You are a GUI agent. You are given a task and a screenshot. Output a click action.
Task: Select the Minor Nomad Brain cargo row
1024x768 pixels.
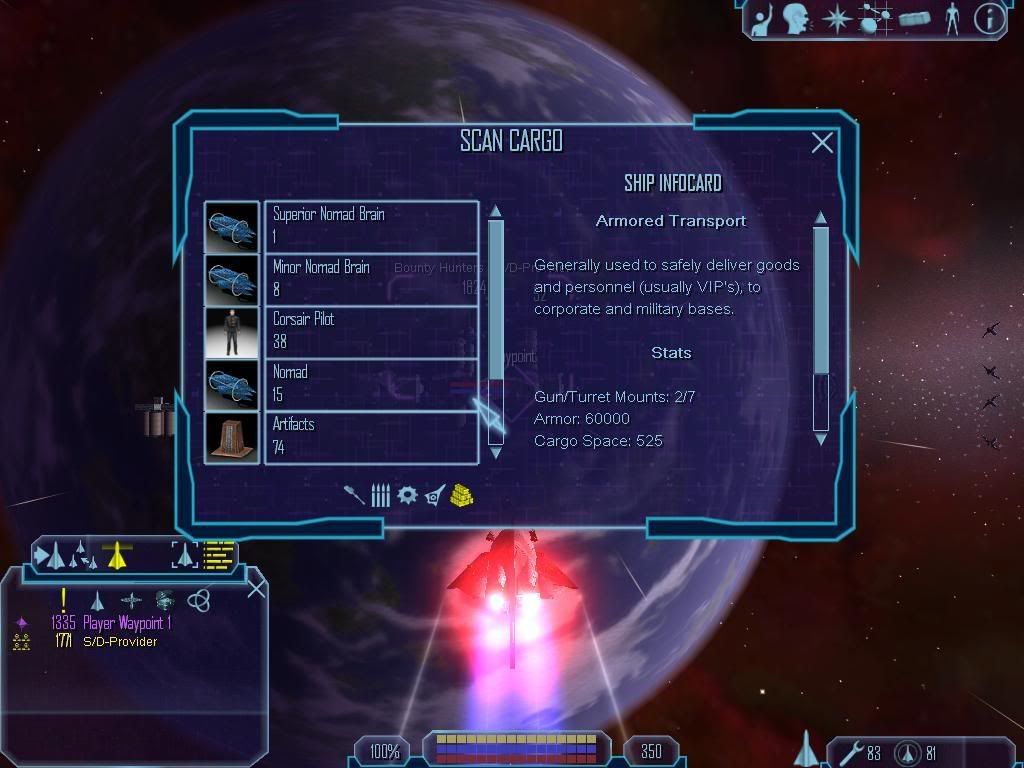pyautogui.click(x=370, y=279)
